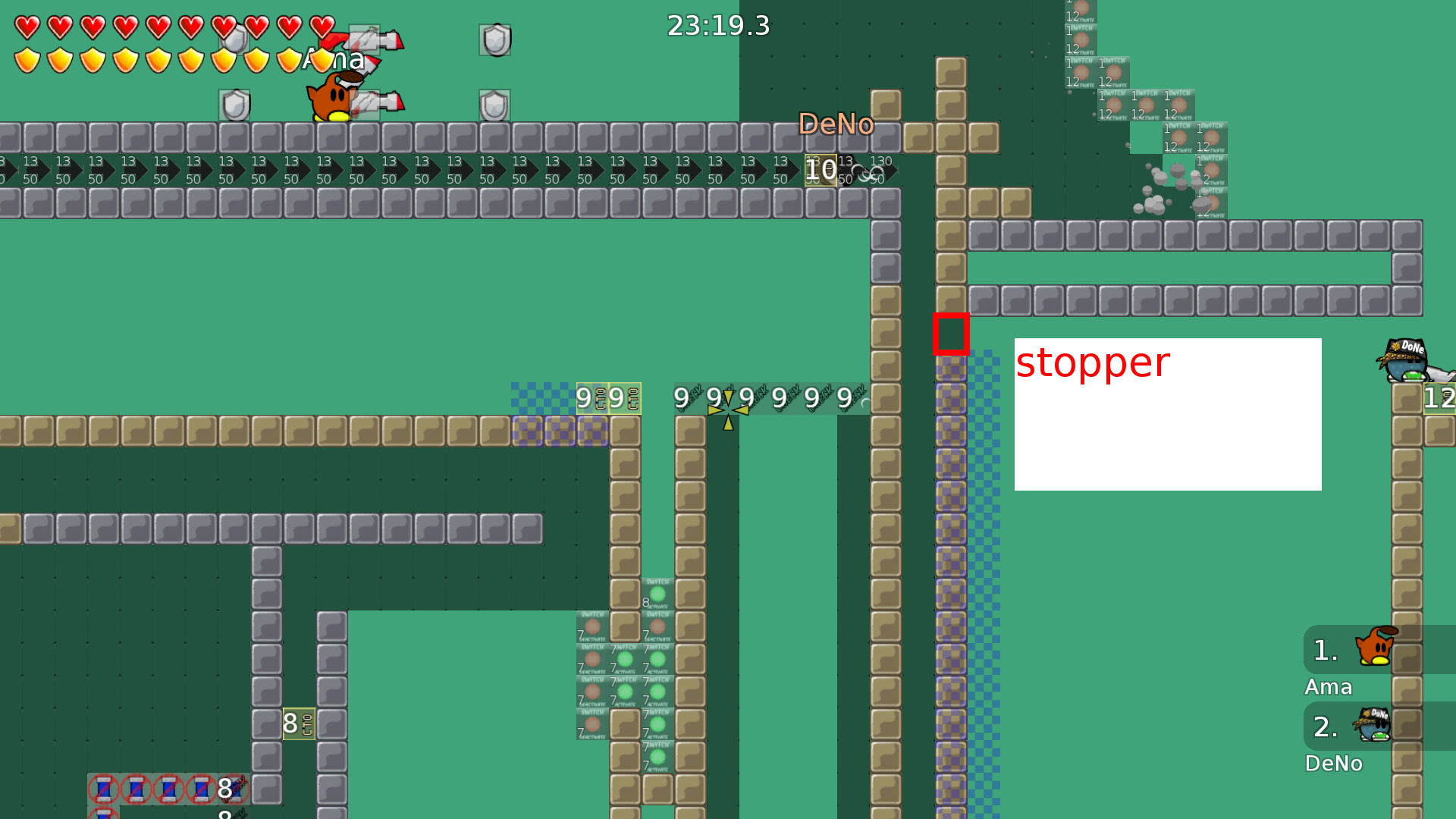This screenshot has height=819, width=1456.
Task: Select the shield pickup floating near the top
Action: 494,39
